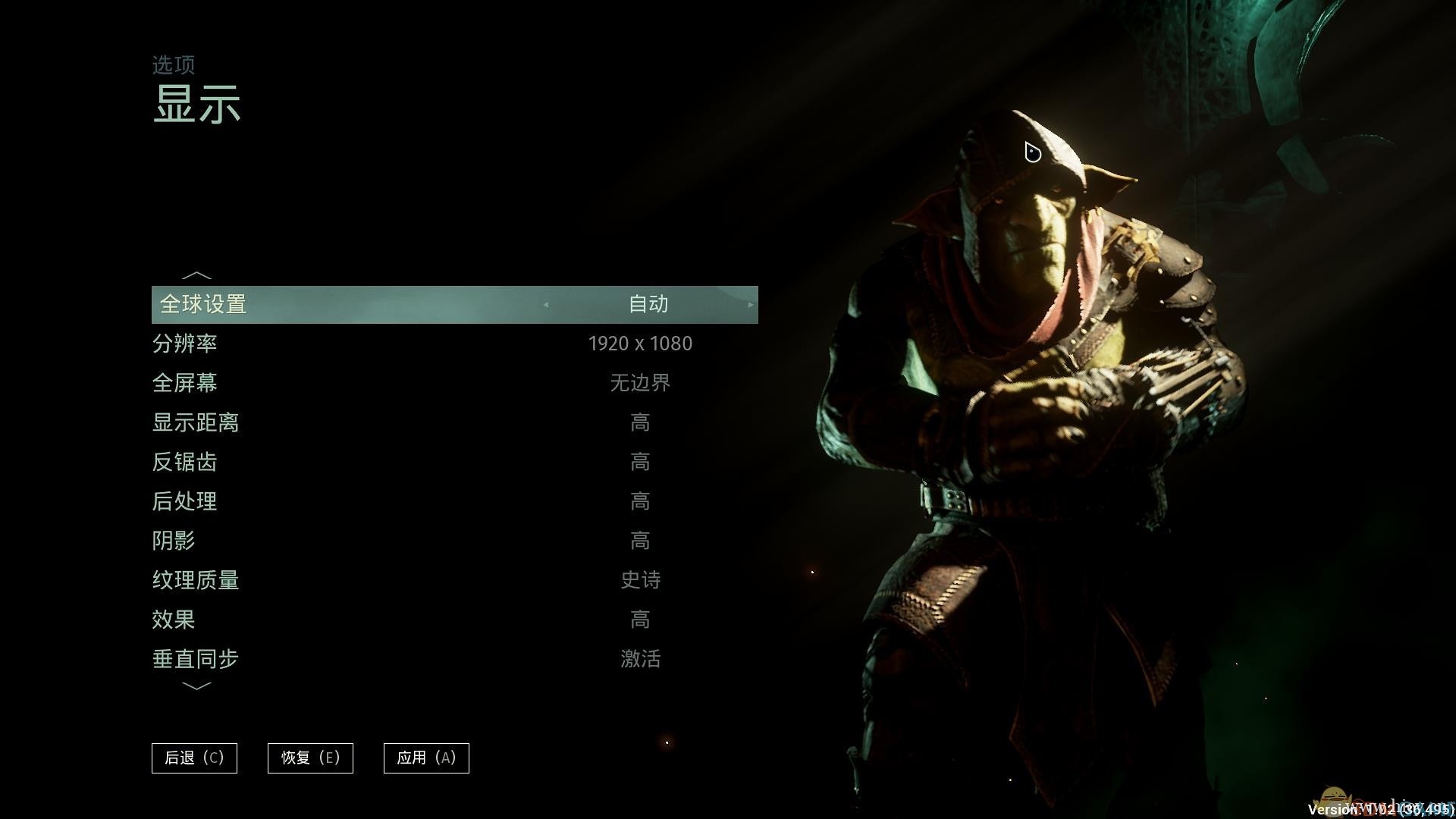Restore defaults with the 恢复 button

coord(310,758)
